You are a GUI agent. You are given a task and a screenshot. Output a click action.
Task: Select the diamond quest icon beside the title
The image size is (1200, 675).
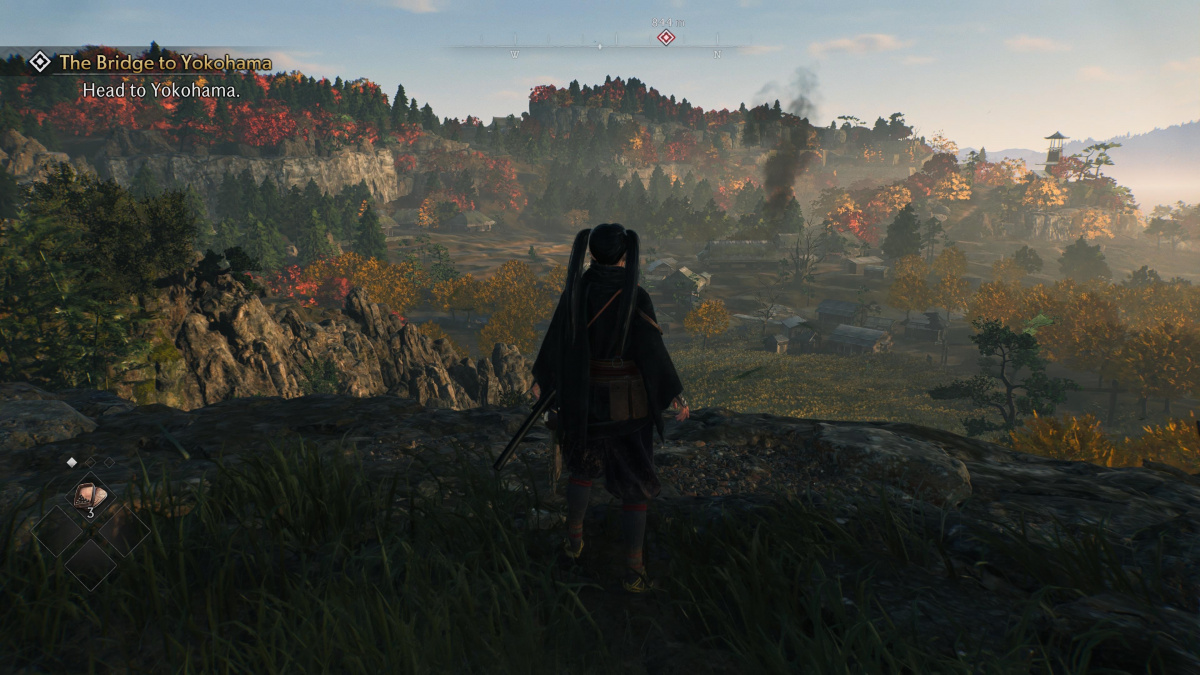(x=39, y=62)
